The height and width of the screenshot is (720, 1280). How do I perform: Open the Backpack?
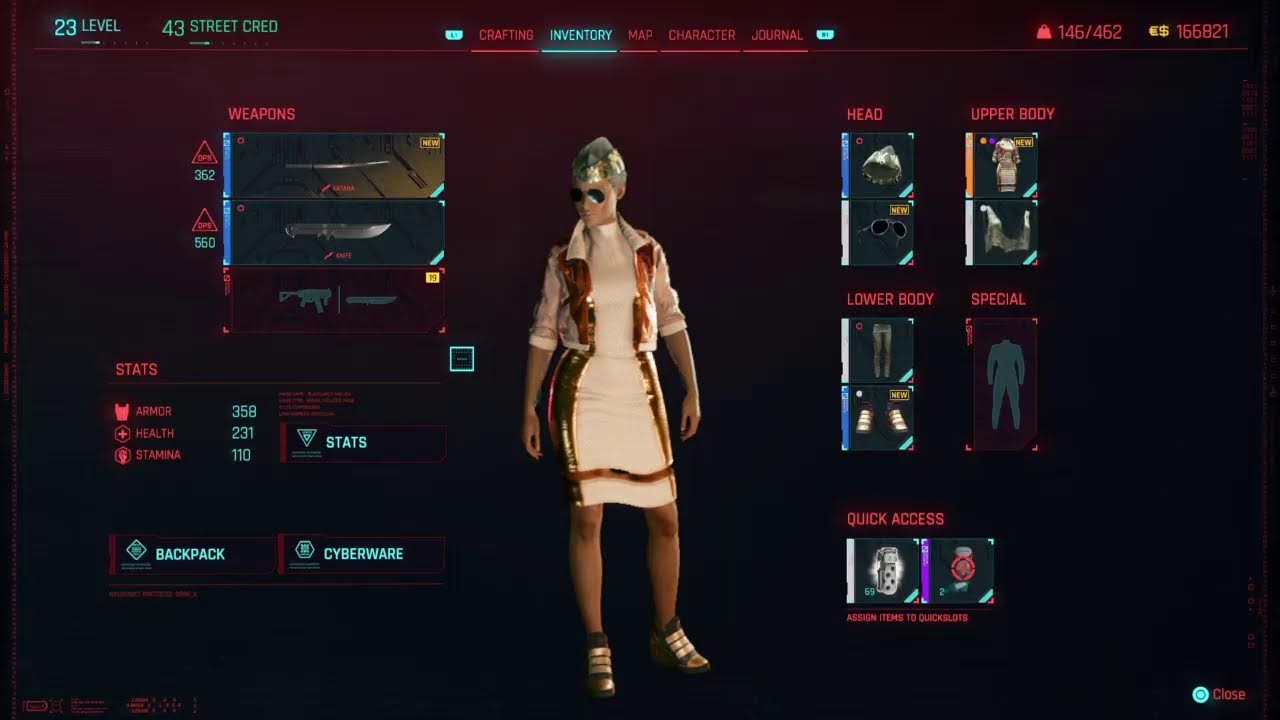(190, 553)
